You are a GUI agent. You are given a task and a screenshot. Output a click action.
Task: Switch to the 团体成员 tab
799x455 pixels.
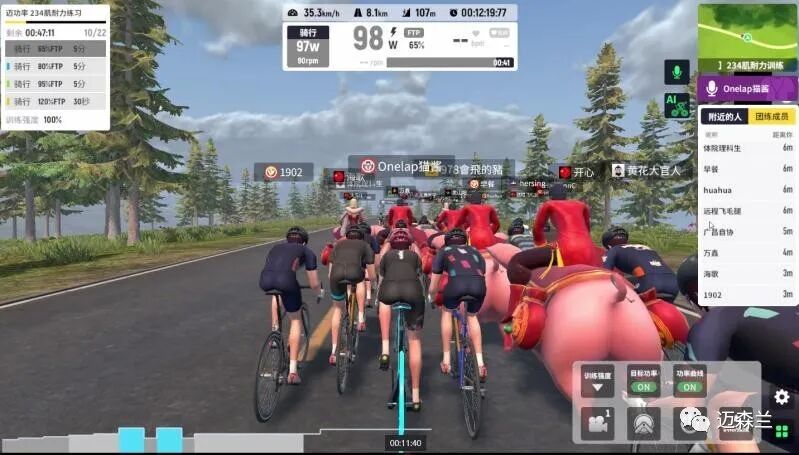point(773,117)
